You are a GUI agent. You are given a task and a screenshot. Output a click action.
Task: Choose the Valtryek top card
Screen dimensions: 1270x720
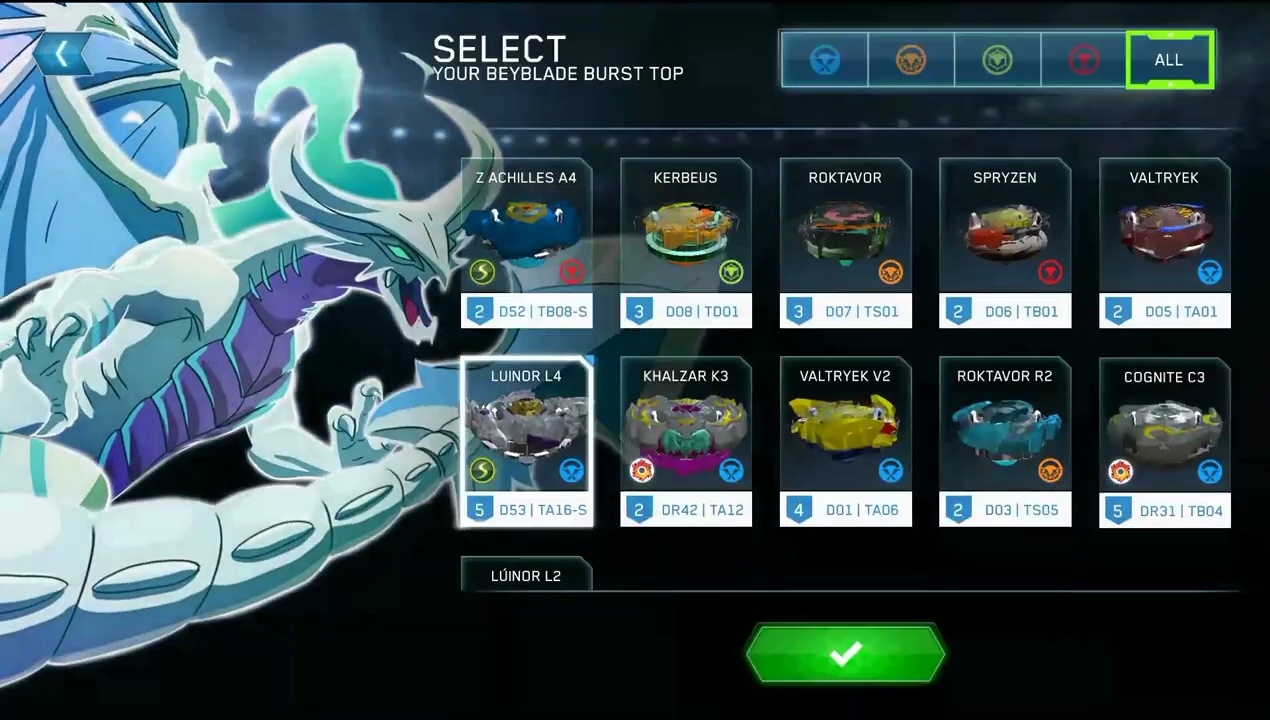[1164, 243]
